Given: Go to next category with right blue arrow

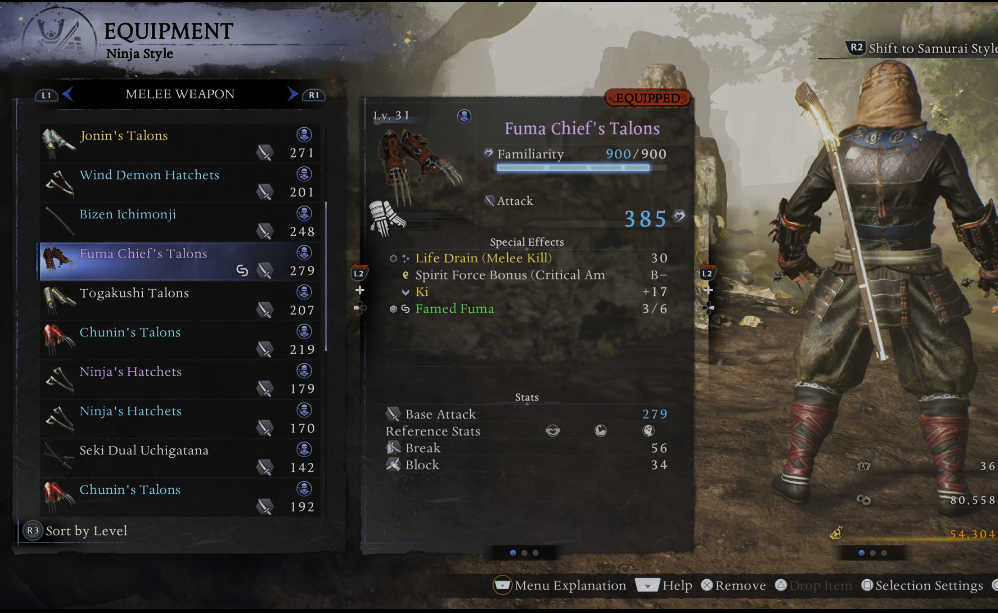Looking at the screenshot, I should (x=293, y=94).
